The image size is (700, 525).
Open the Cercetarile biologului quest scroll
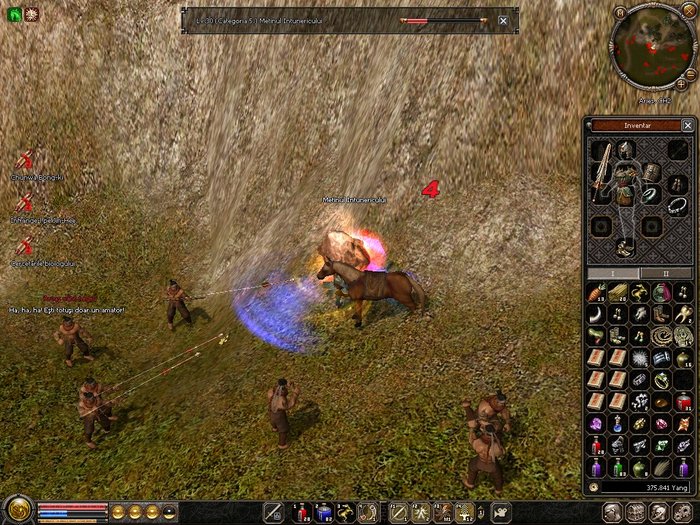(x=25, y=245)
